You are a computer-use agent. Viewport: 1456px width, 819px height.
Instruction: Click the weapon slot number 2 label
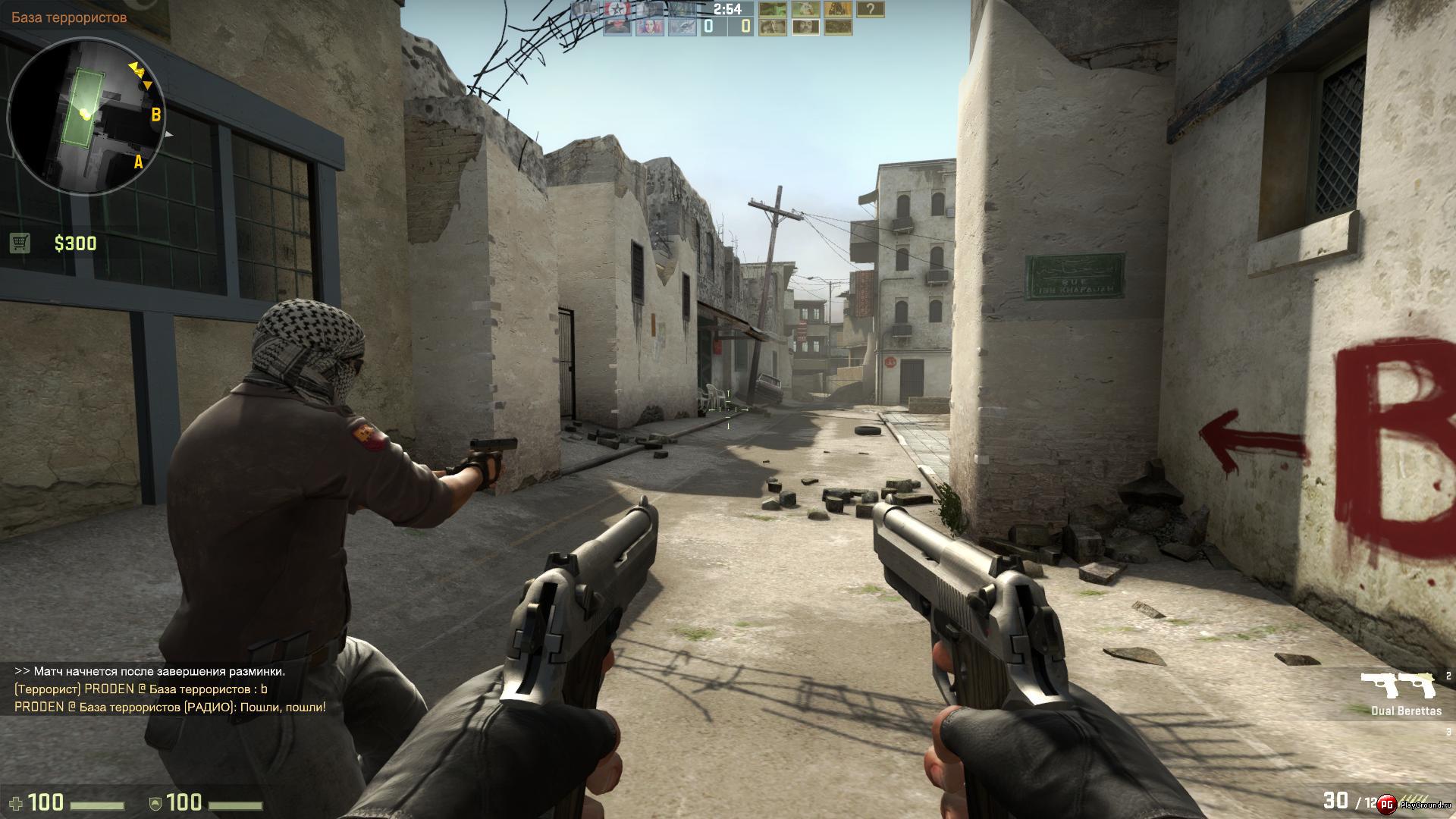pyautogui.click(x=1448, y=677)
